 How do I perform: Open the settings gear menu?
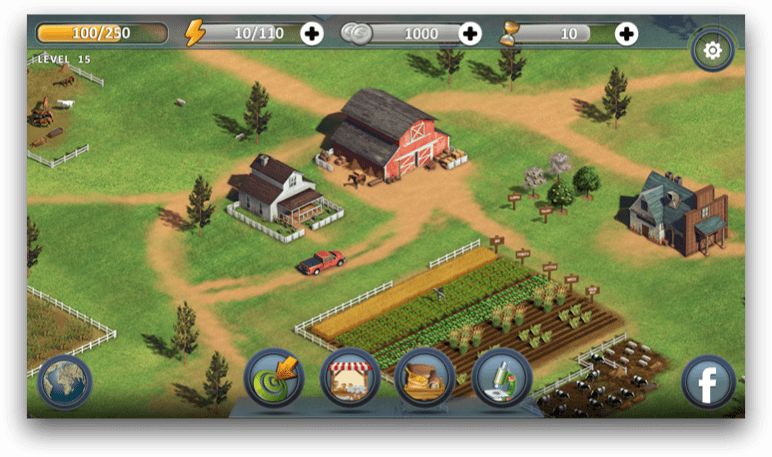pos(712,50)
